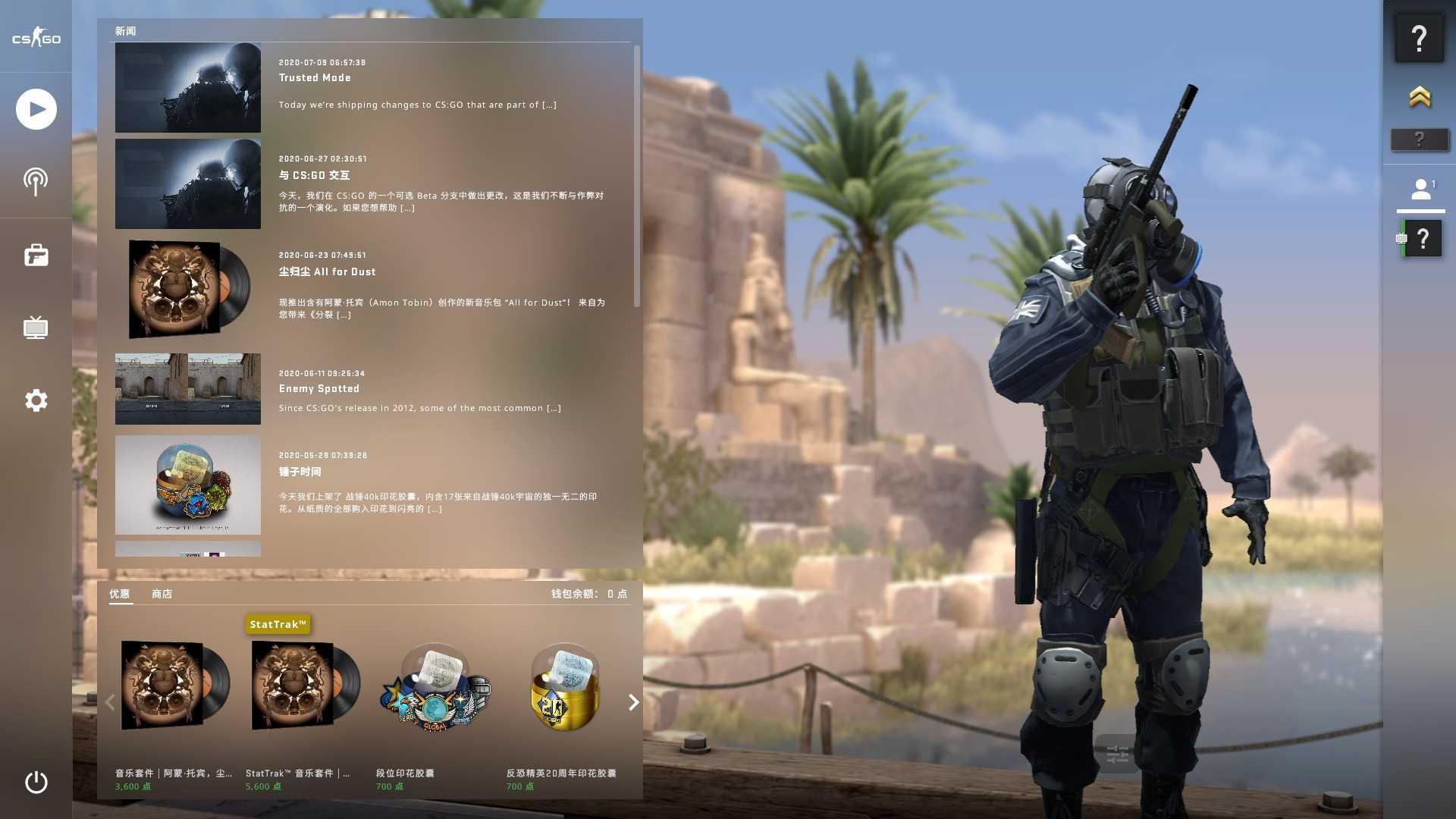Viewport: 1456px width, 819px height.
Task: Click the Power icon to quit the game
Action: pyautogui.click(x=36, y=783)
